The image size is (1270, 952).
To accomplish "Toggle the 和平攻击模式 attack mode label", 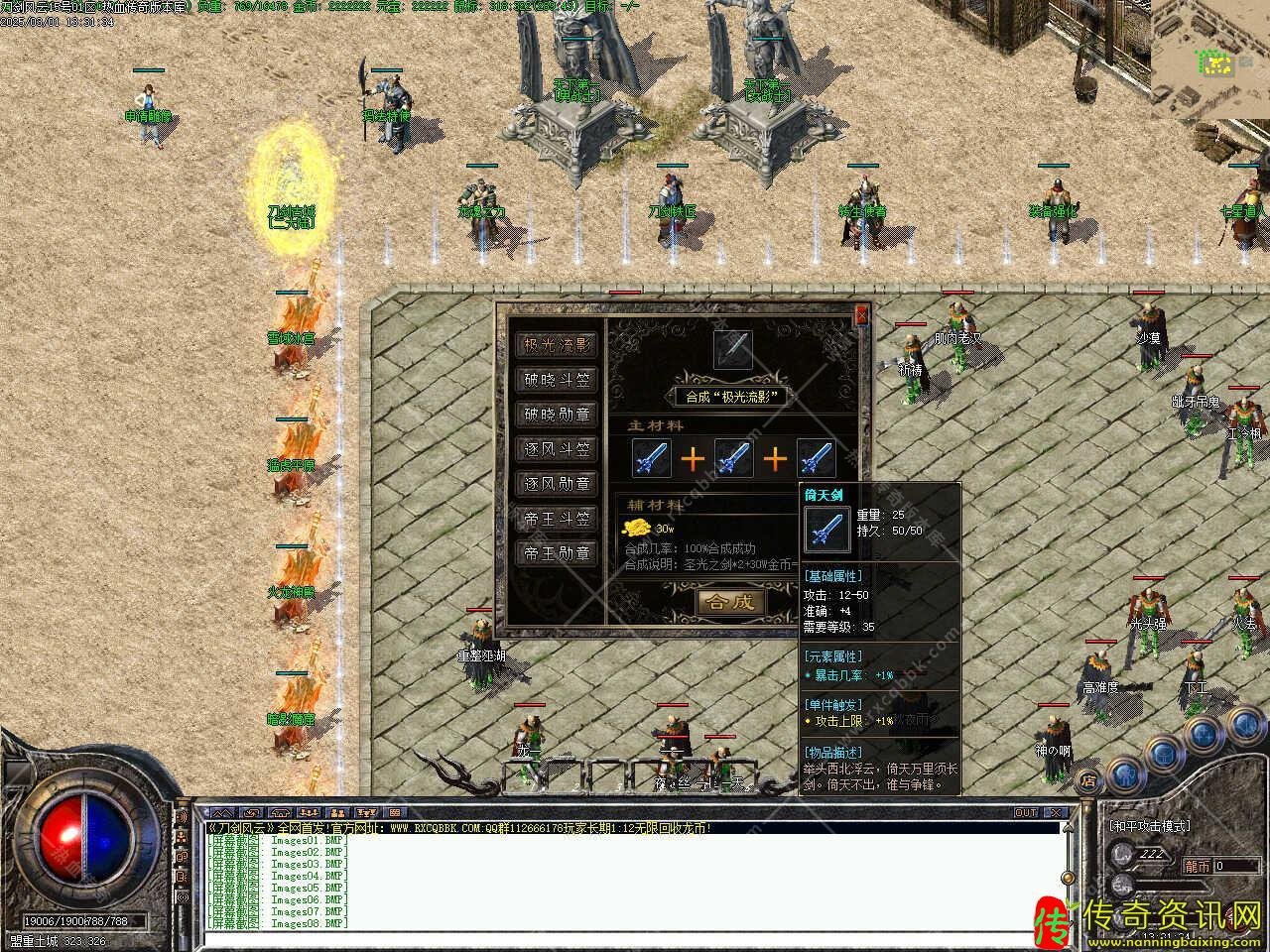I will point(1149,825).
